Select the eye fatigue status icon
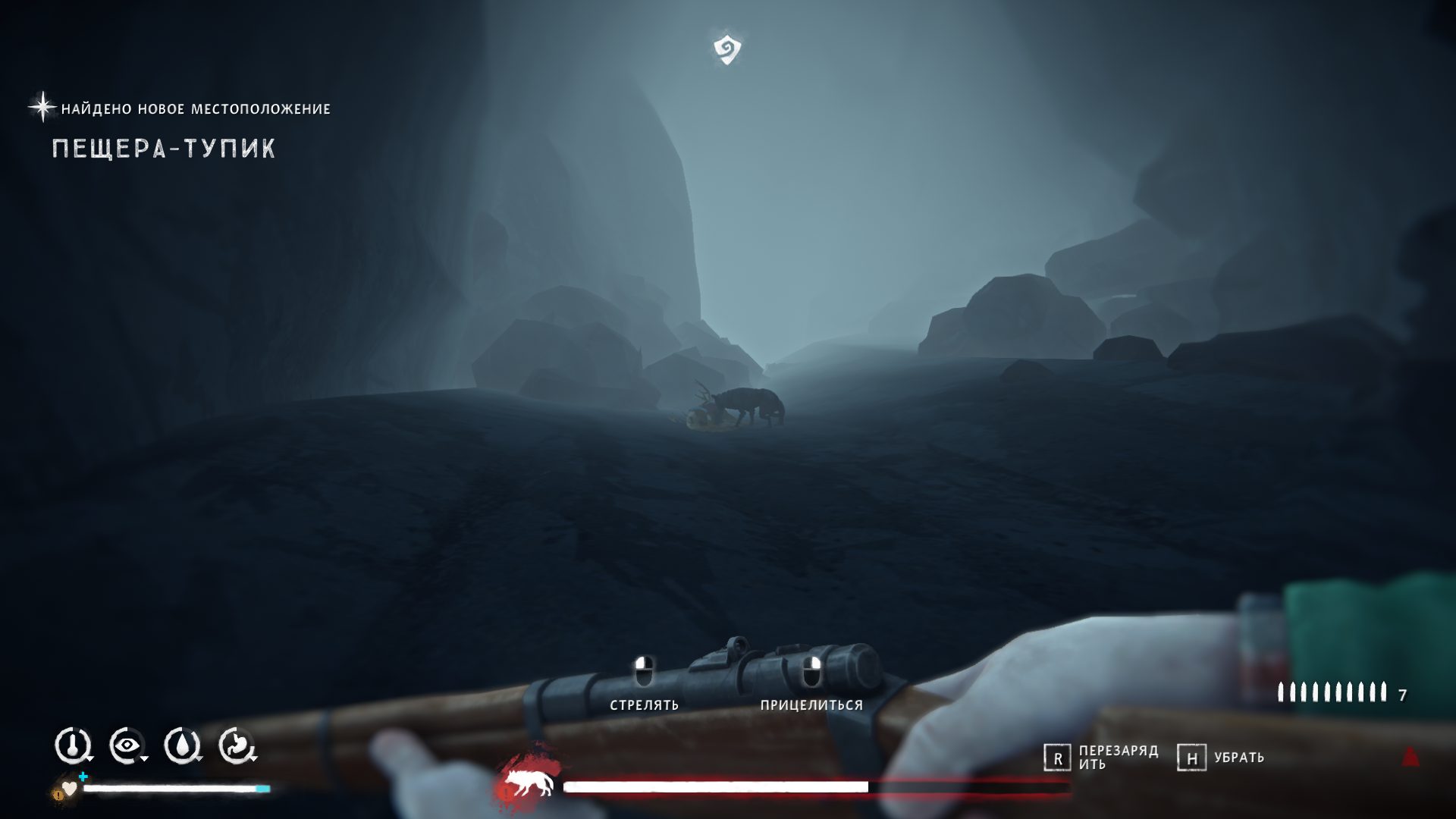The image size is (1456, 819). click(x=127, y=746)
